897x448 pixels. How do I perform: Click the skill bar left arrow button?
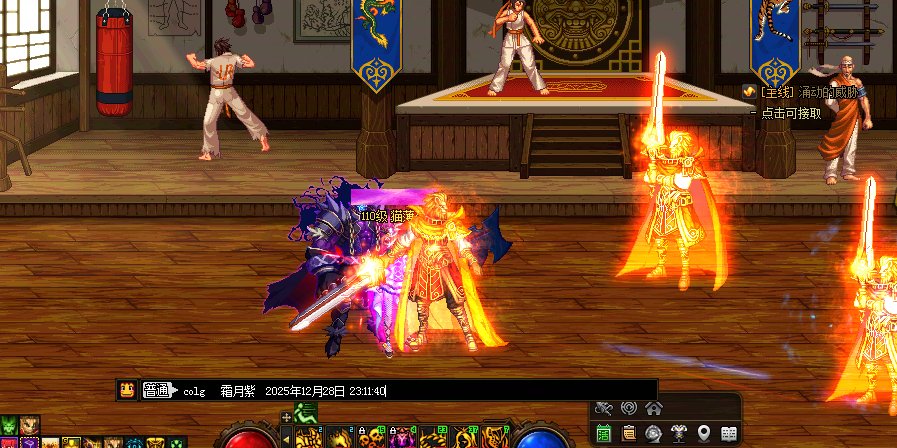(x=286, y=438)
